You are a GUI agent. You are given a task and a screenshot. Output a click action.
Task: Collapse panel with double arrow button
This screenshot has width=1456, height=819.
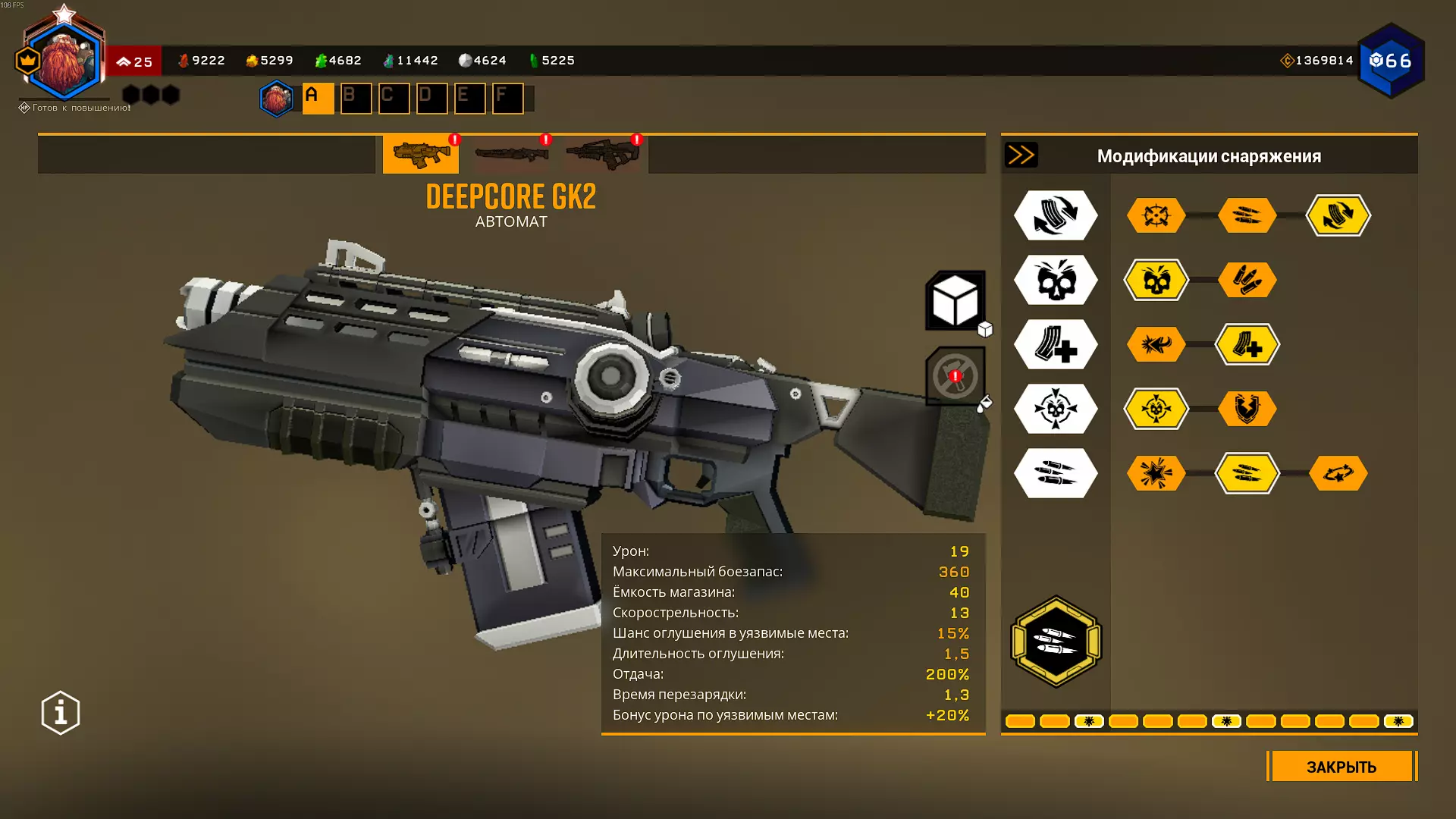point(1021,155)
